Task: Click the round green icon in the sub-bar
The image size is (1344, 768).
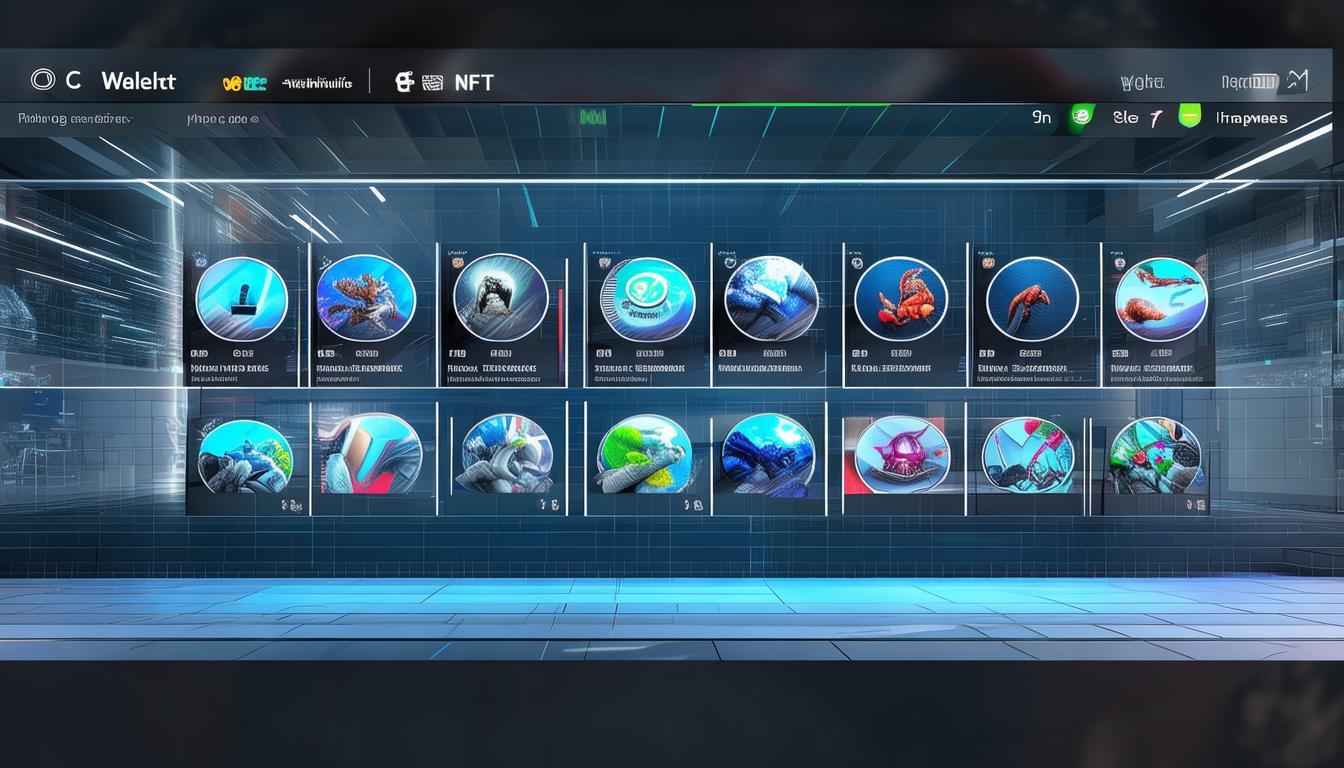Action: [1080, 117]
